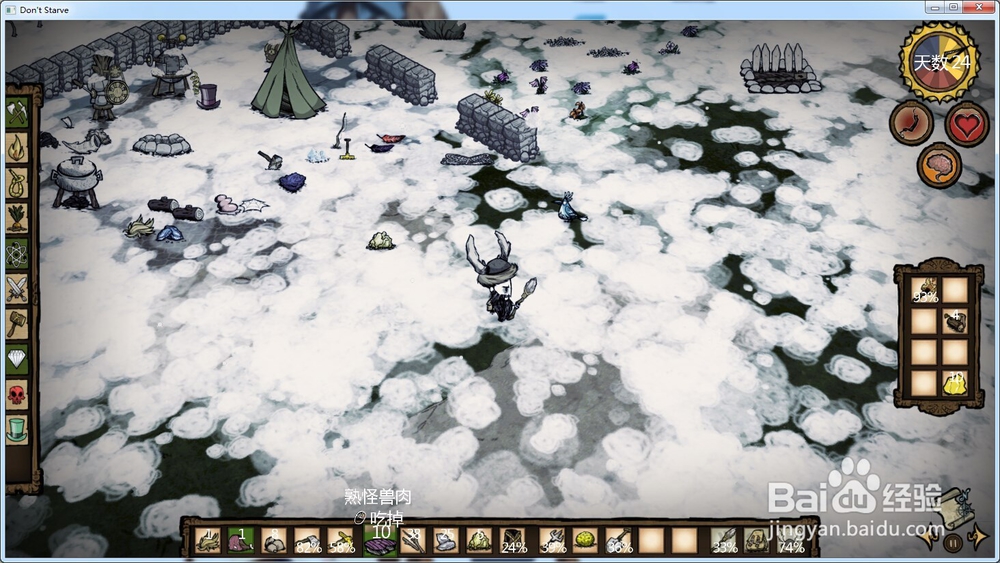
Task: Switch to the Dress top-hat tab
Action: (x=18, y=430)
